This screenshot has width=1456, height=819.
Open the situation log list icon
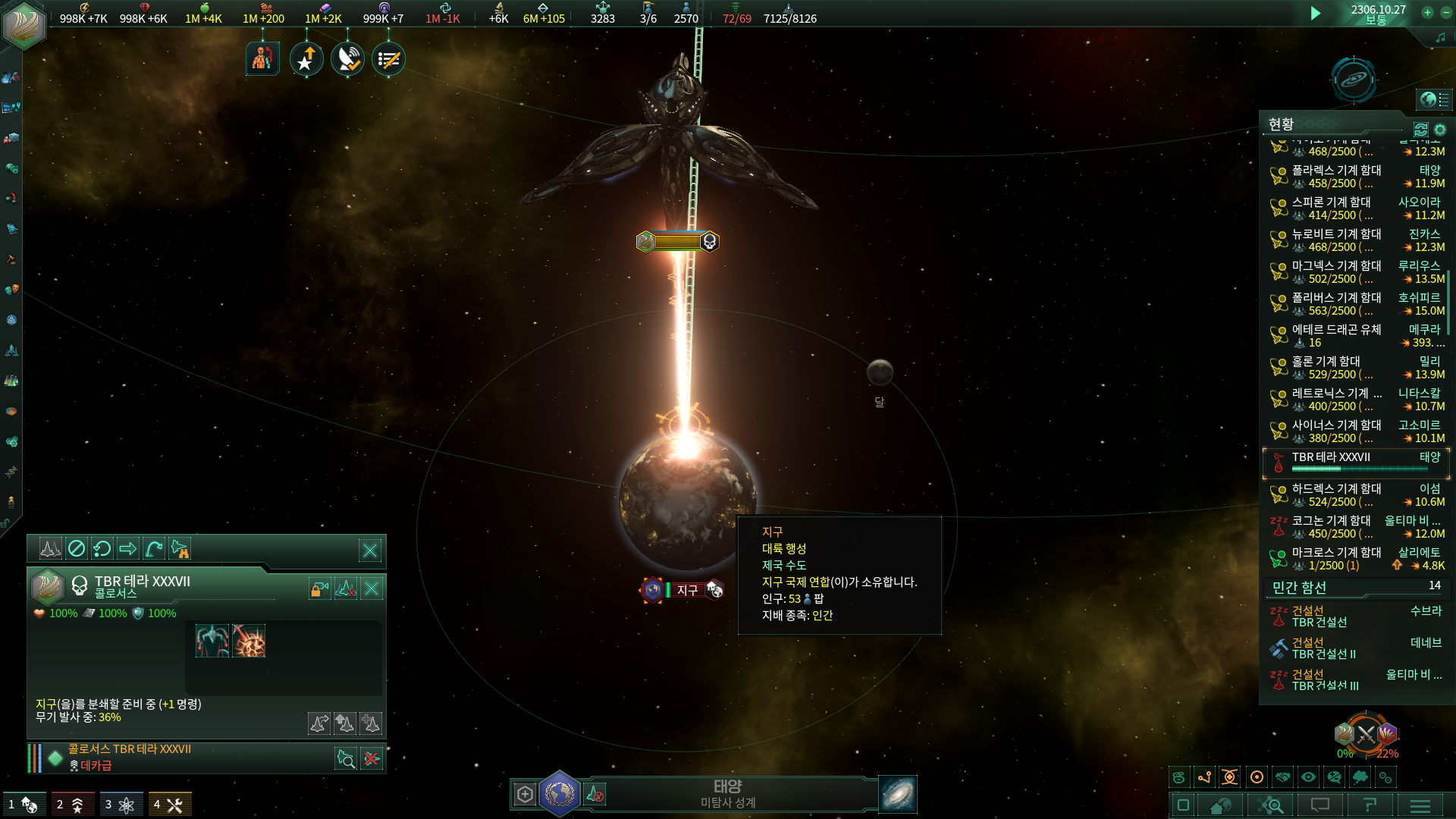tap(388, 59)
